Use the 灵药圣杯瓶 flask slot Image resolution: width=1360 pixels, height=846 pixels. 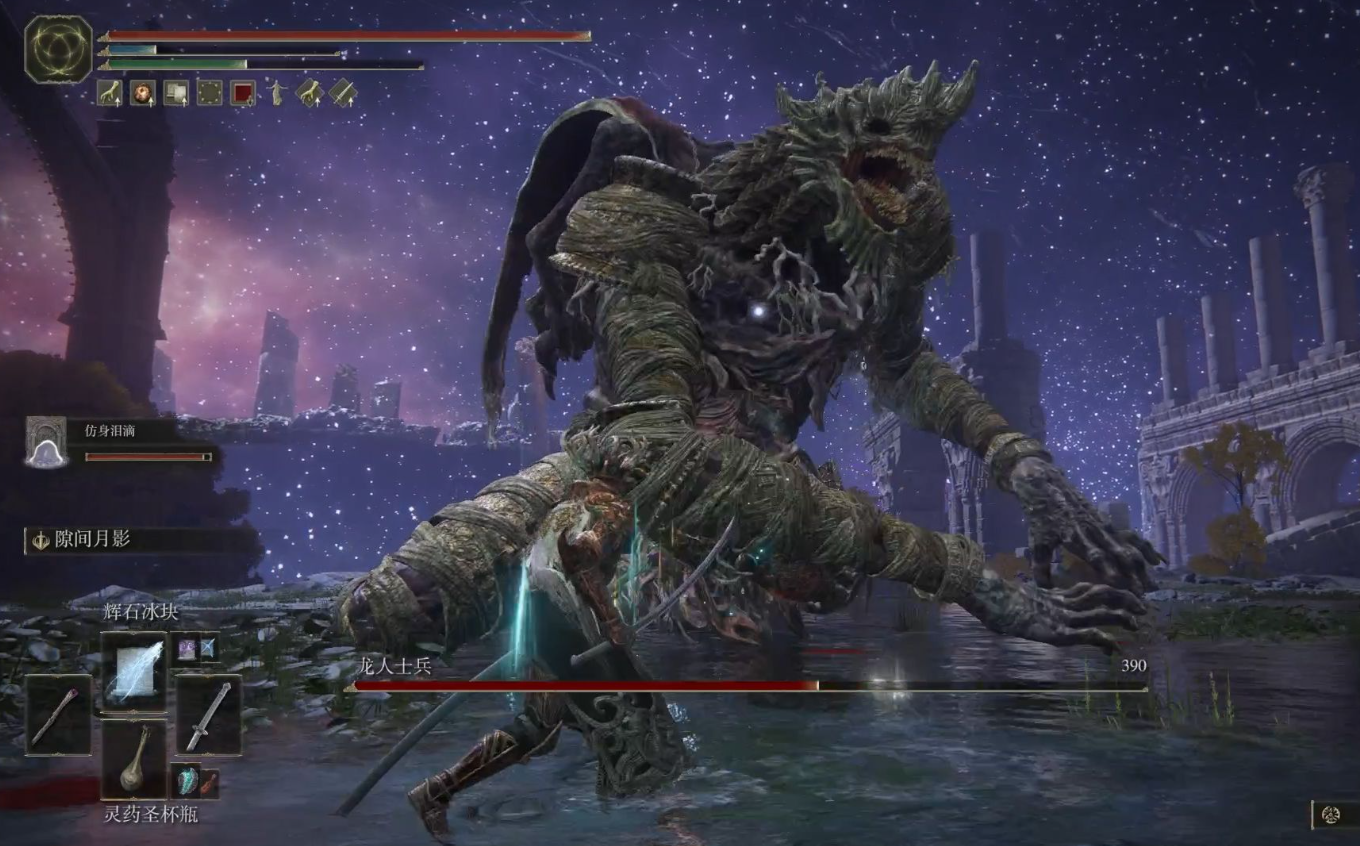click(x=134, y=760)
